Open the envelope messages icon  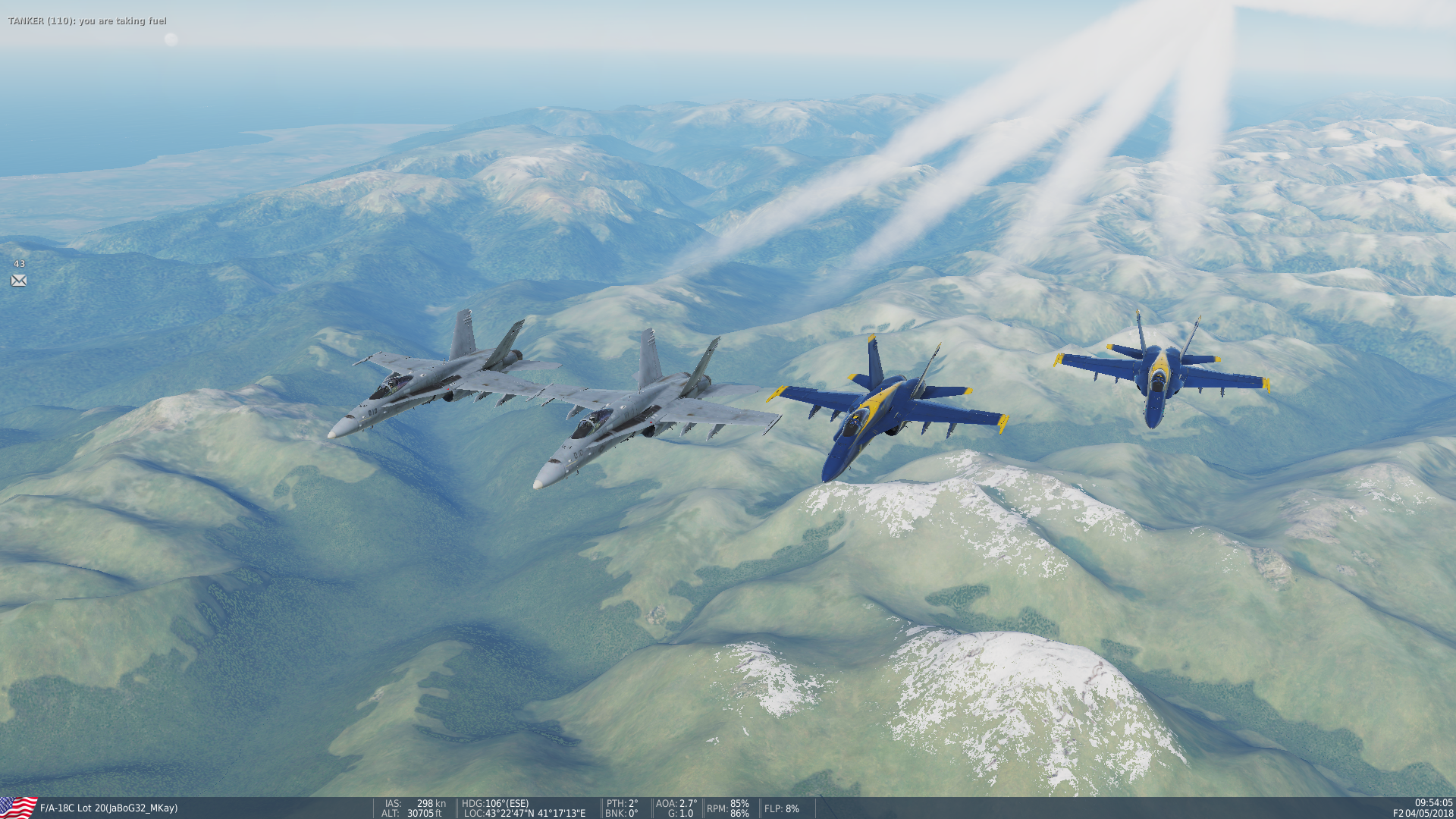19,281
